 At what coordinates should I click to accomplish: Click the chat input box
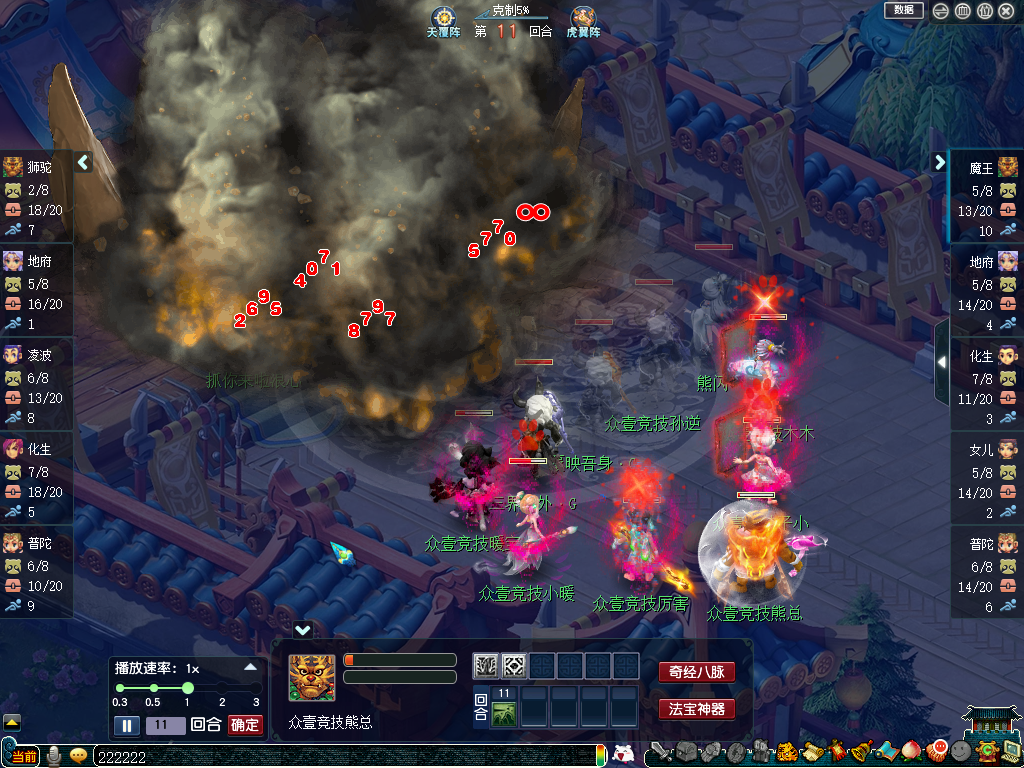(340, 757)
